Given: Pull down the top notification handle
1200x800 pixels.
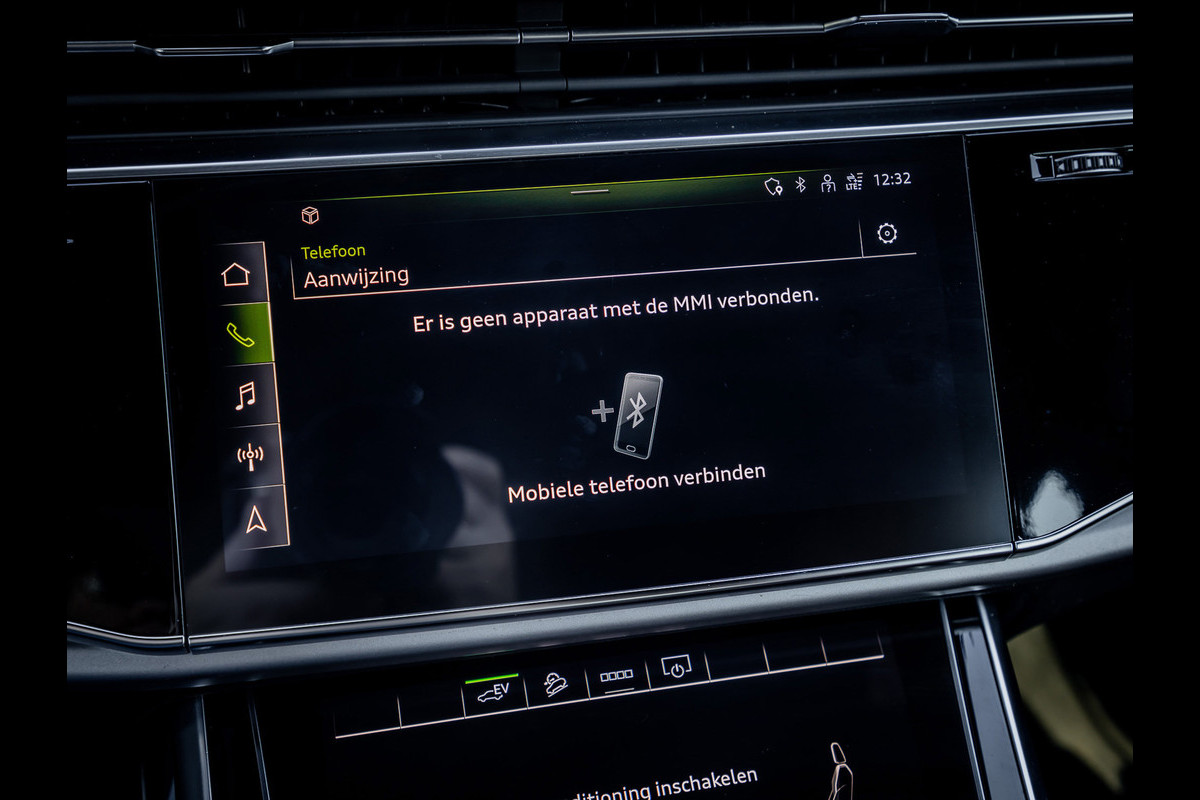Looking at the screenshot, I should 592,190.
